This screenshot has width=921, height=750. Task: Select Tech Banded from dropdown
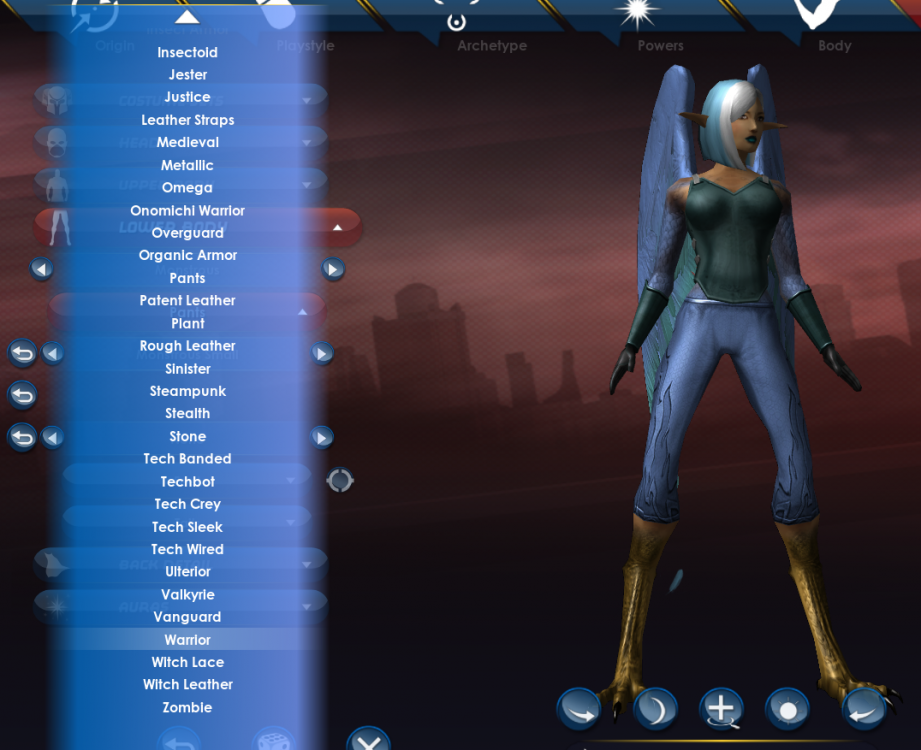pos(187,459)
